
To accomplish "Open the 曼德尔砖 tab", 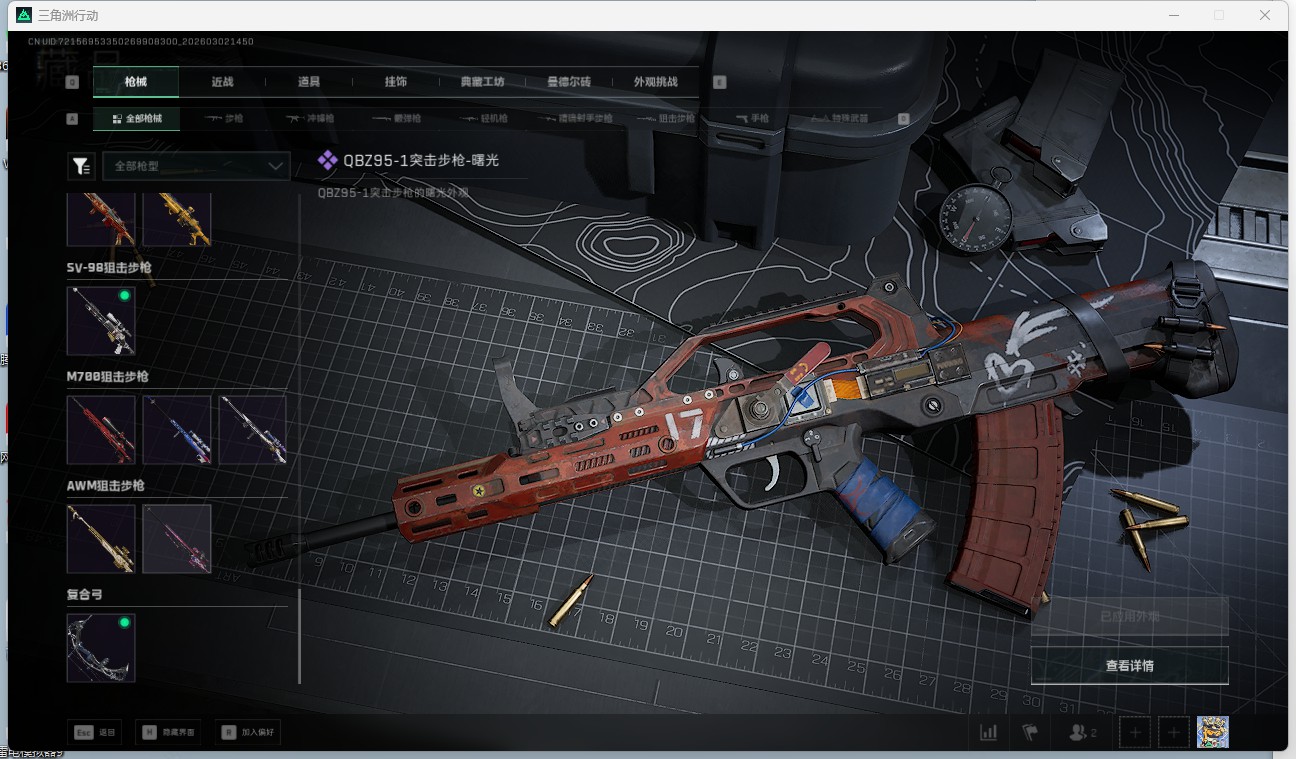I will (x=568, y=82).
